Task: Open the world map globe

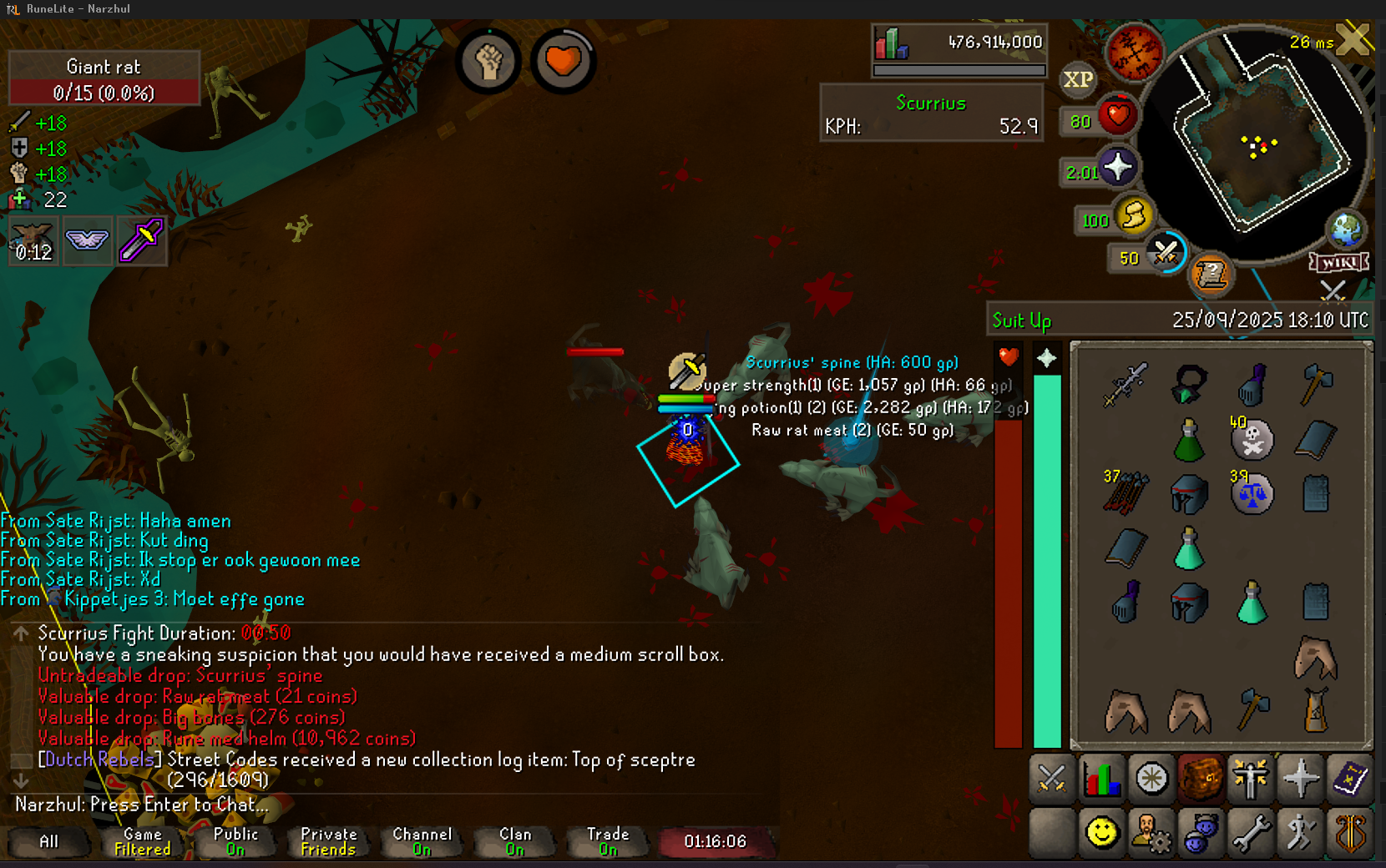Action: click(x=1346, y=230)
